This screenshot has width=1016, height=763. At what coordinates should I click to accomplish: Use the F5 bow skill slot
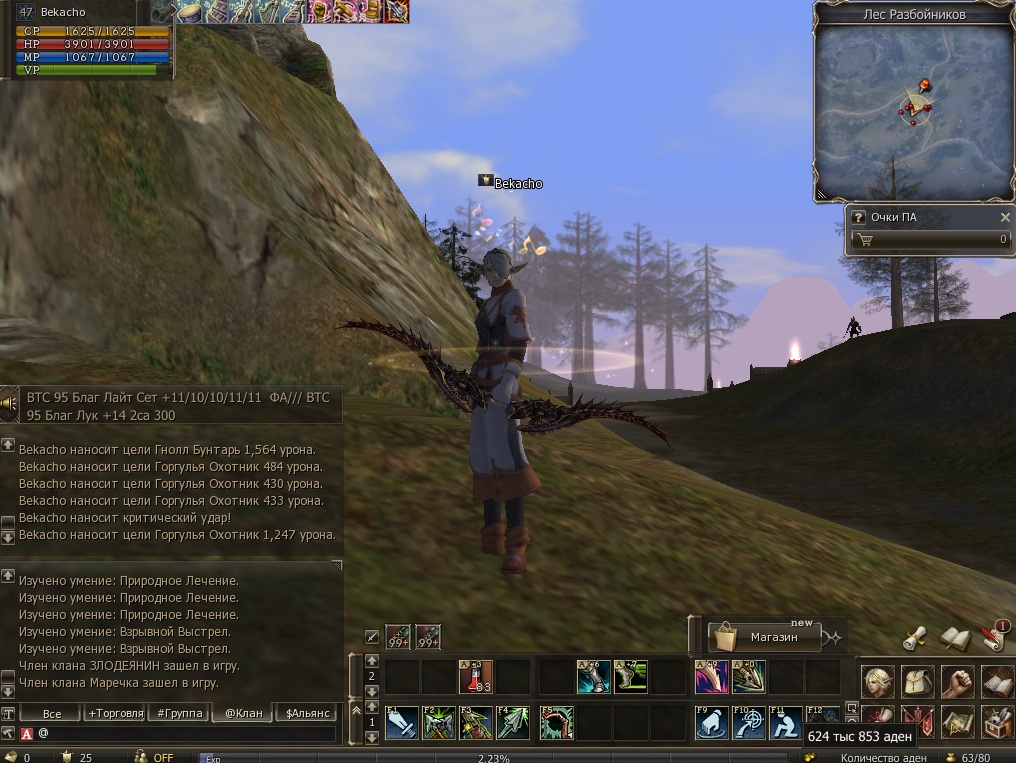(x=555, y=722)
